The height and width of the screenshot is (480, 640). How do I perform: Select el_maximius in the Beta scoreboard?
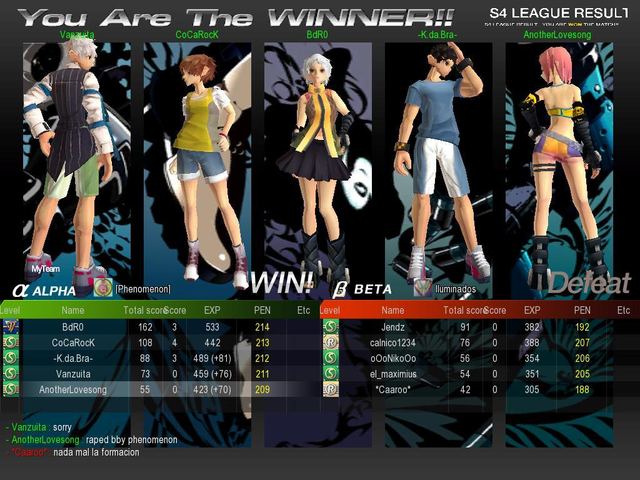[480, 373]
